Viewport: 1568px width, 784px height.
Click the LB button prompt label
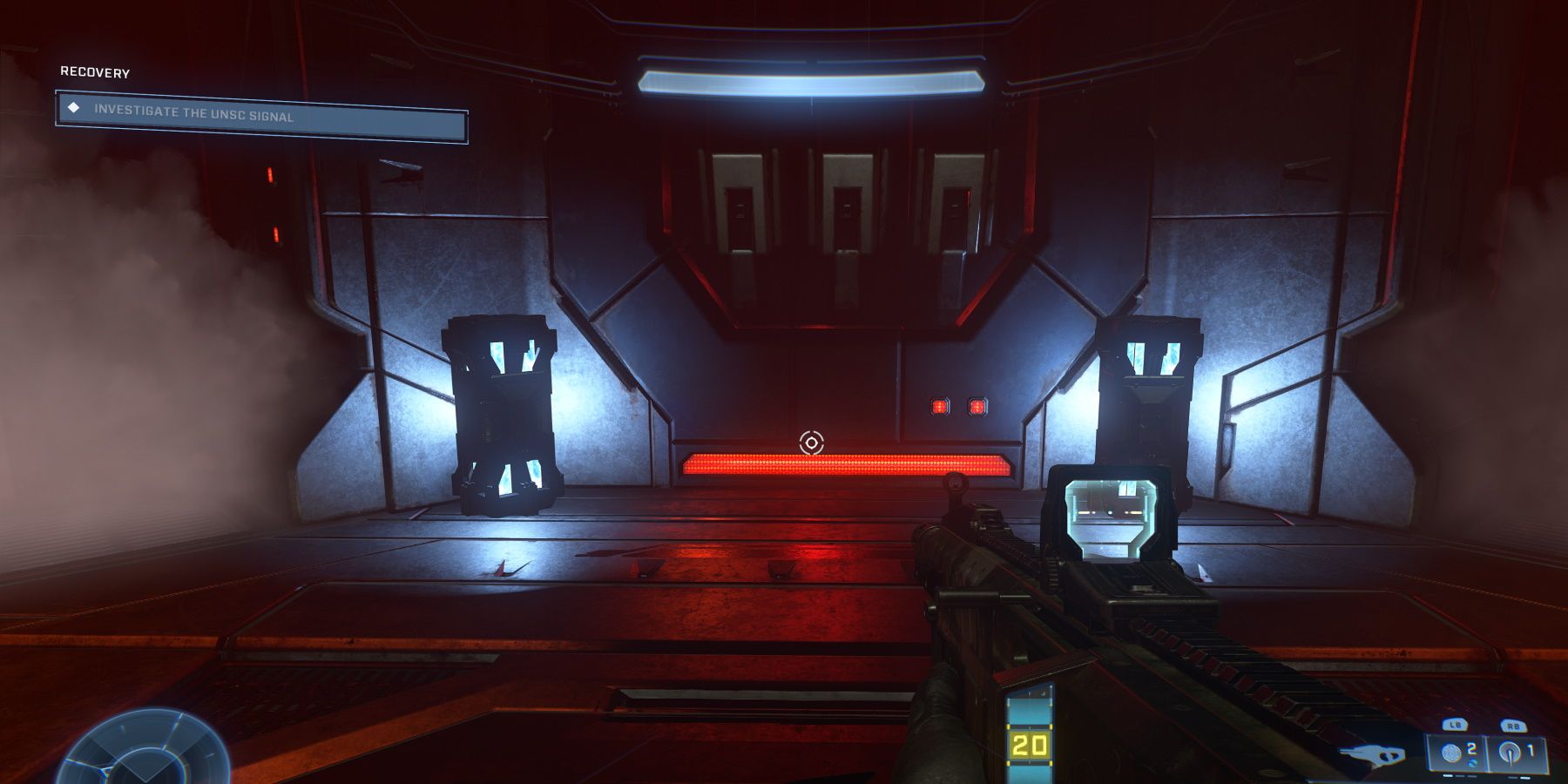coord(1456,724)
